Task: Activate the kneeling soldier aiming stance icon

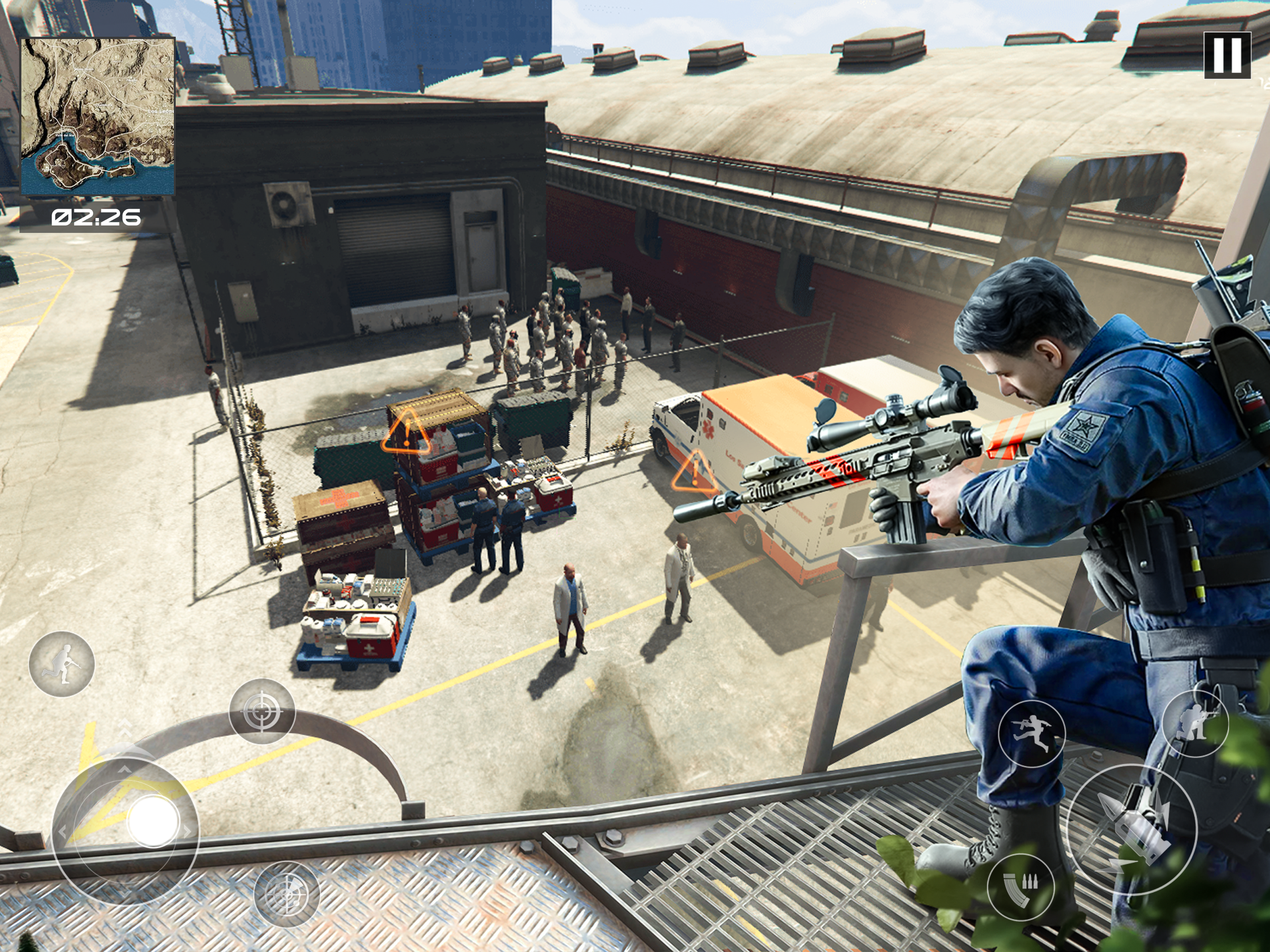Action: 1195,723
